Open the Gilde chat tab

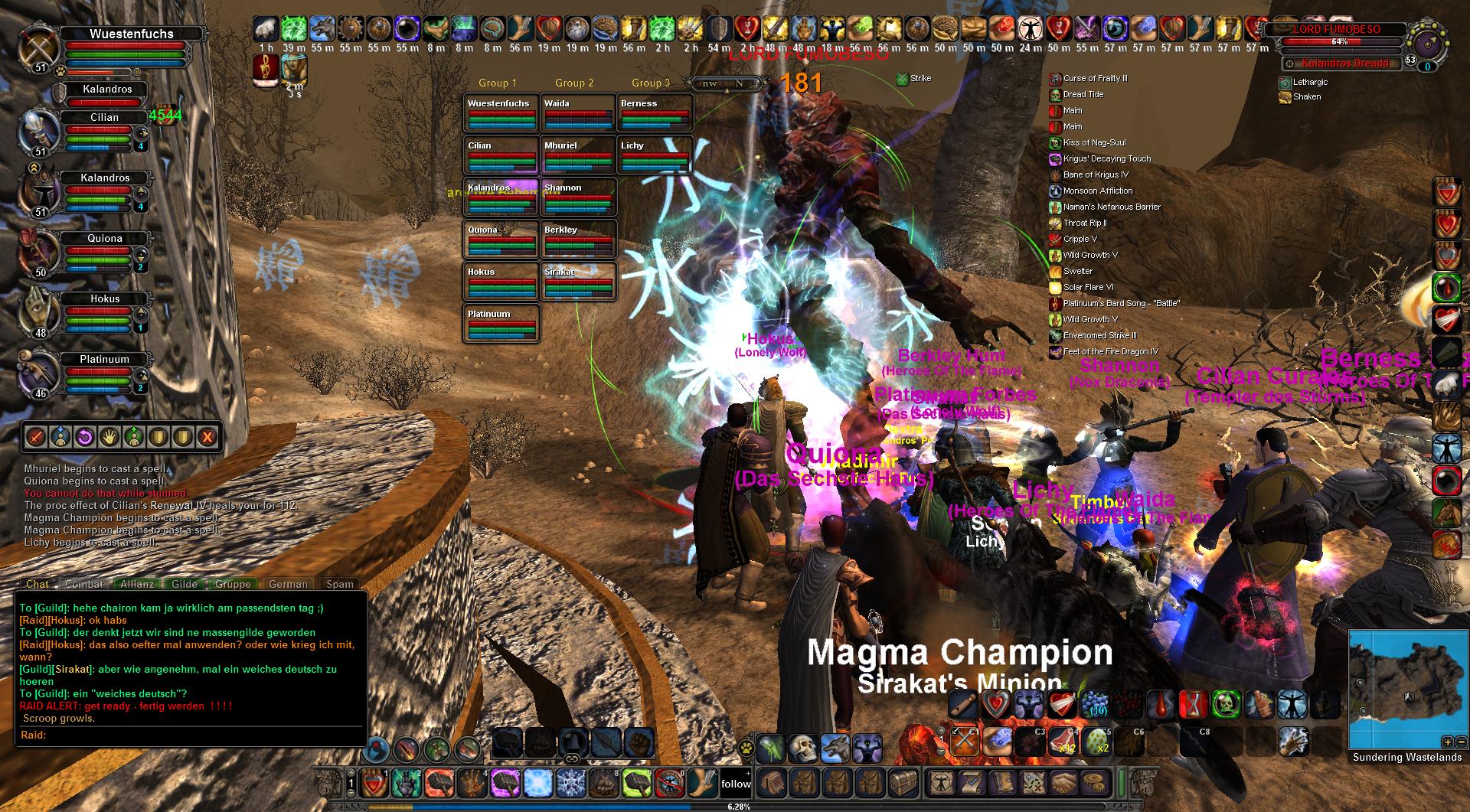coord(184,584)
